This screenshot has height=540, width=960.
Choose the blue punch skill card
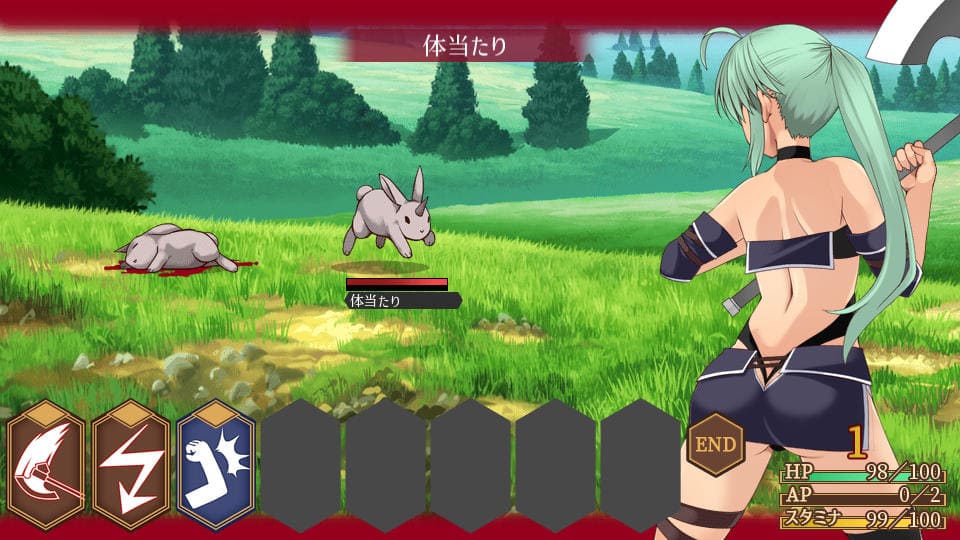(216, 465)
